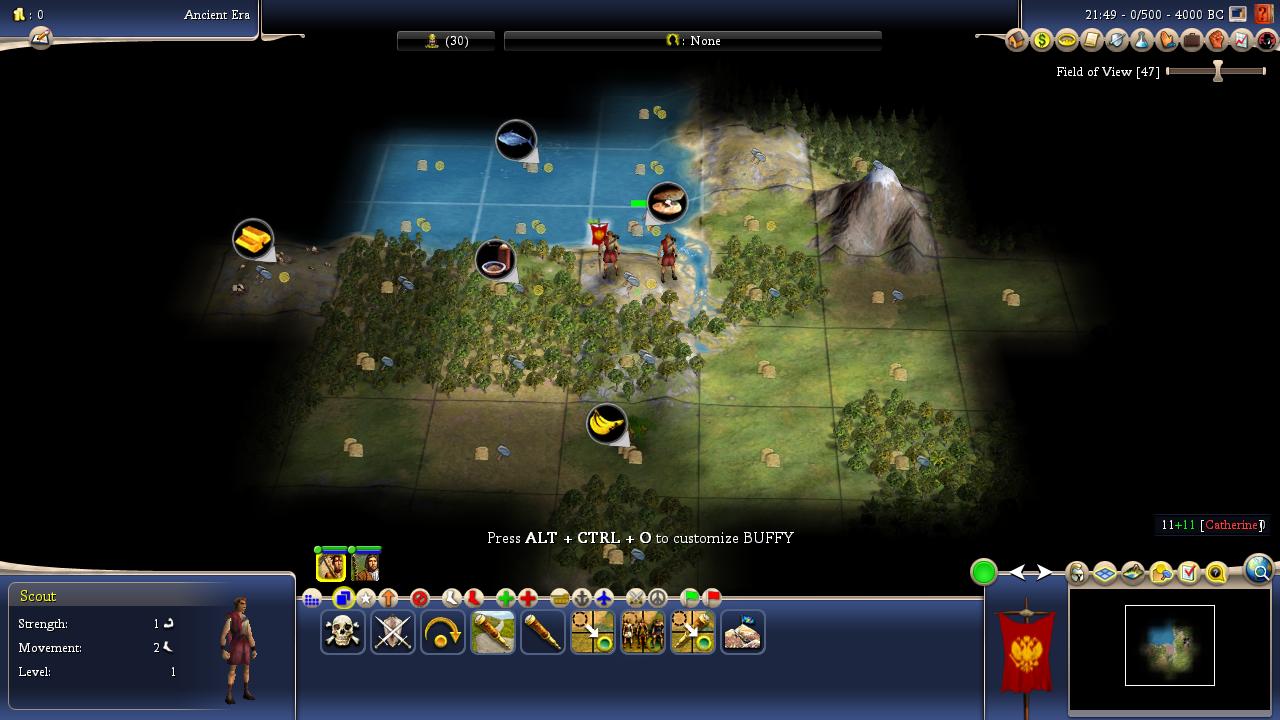The image size is (1280, 720).
Task: Toggle the tile grid overlay button
Action: tap(312, 599)
